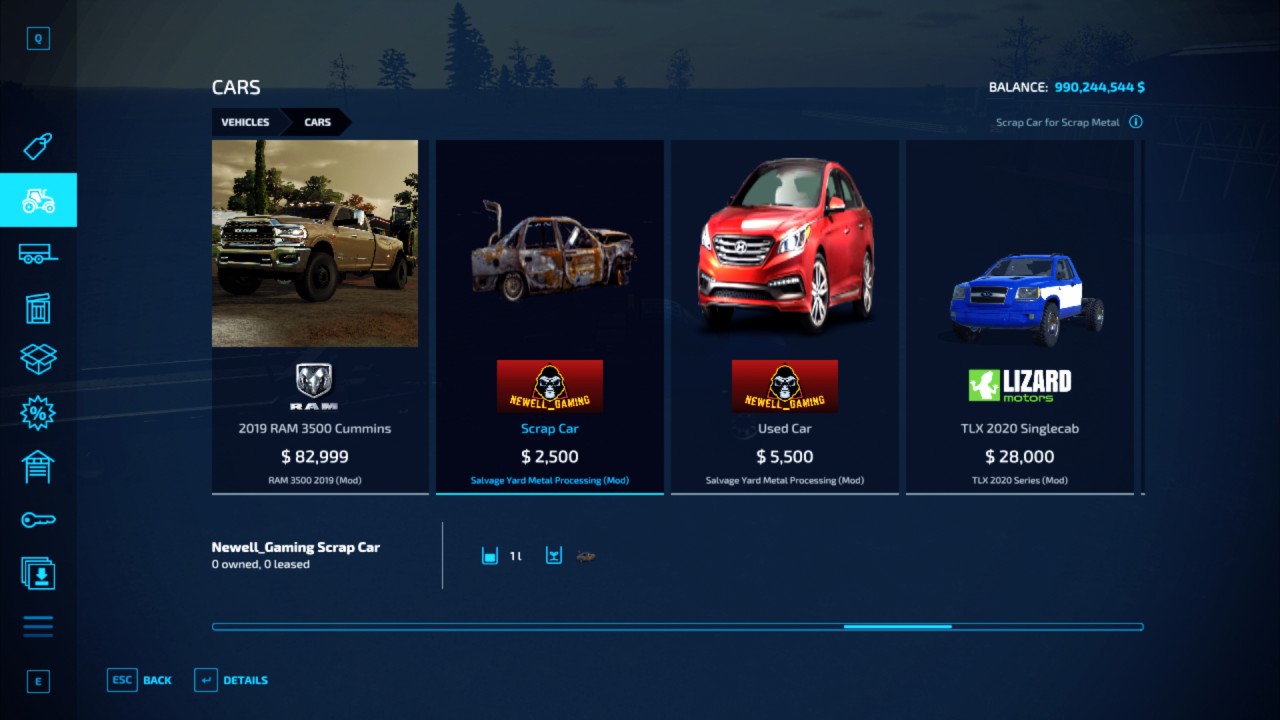The width and height of the screenshot is (1280, 720).
Task: Open the three-line list menu icon
Action: pyautogui.click(x=38, y=627)
